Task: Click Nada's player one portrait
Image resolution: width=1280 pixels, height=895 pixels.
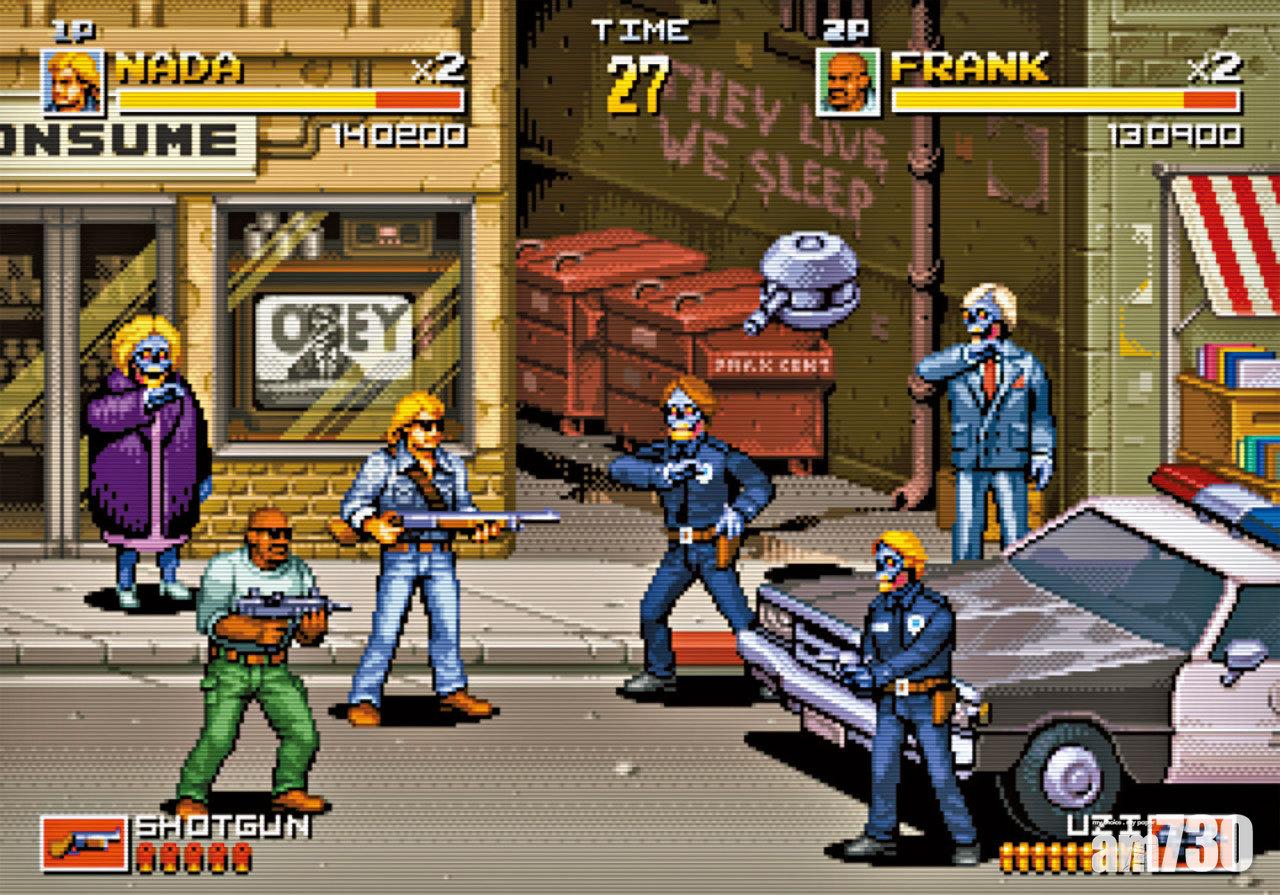Action: 72,82
